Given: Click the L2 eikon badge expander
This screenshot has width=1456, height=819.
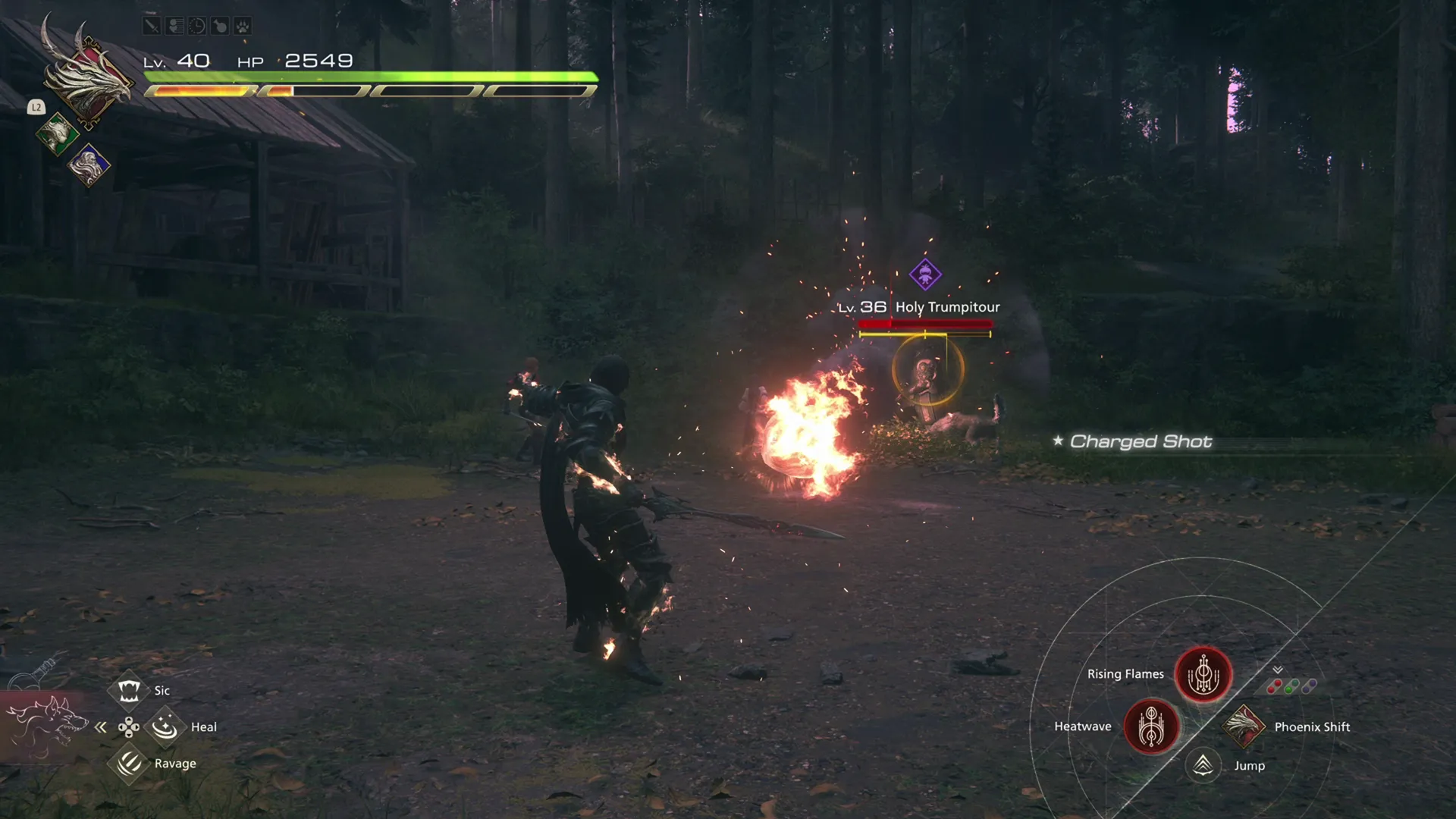Looking at the screenshot, I should tap(35, 107).
